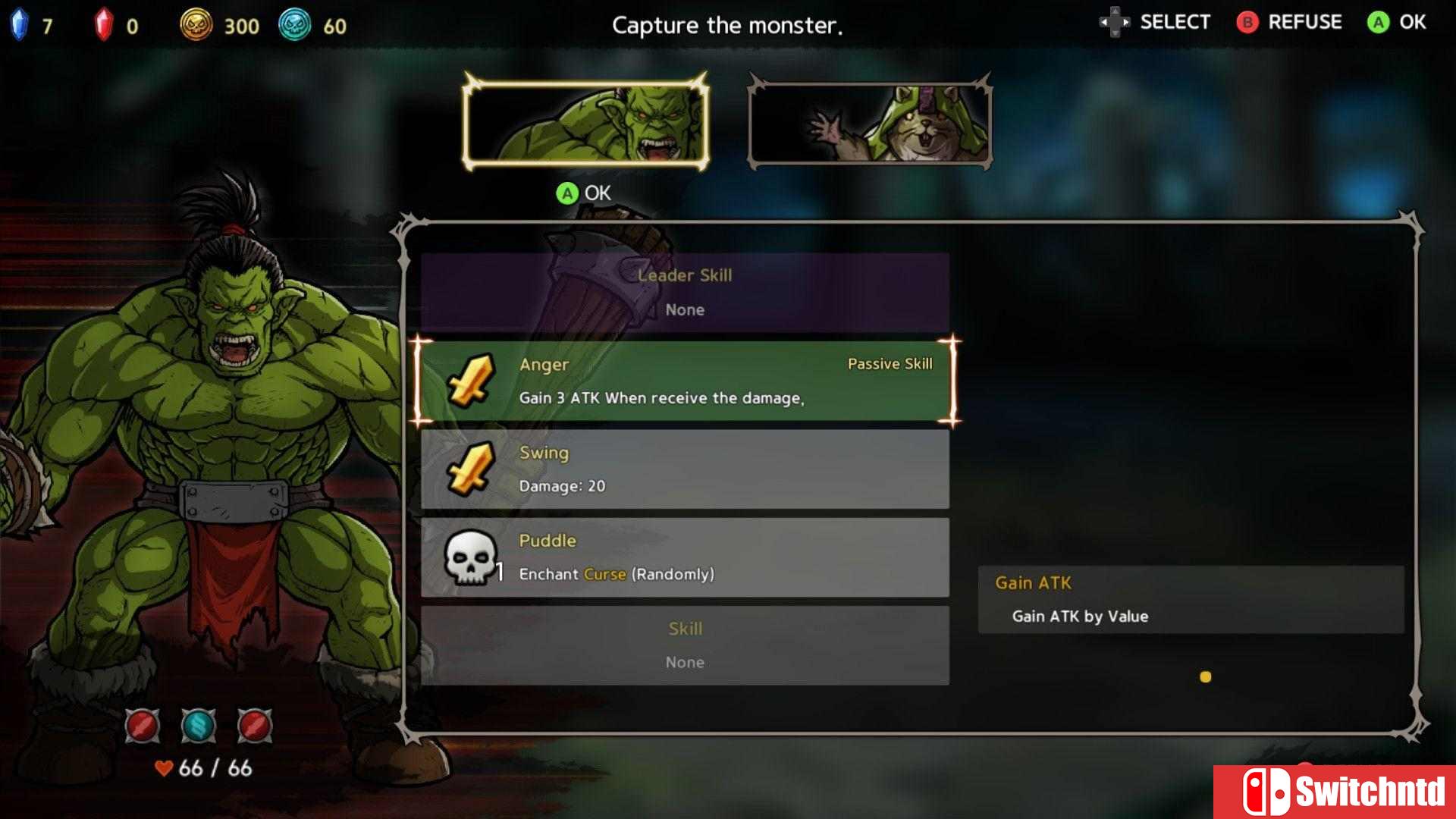Select the empty Skill None row

click(x=685, y=645)
